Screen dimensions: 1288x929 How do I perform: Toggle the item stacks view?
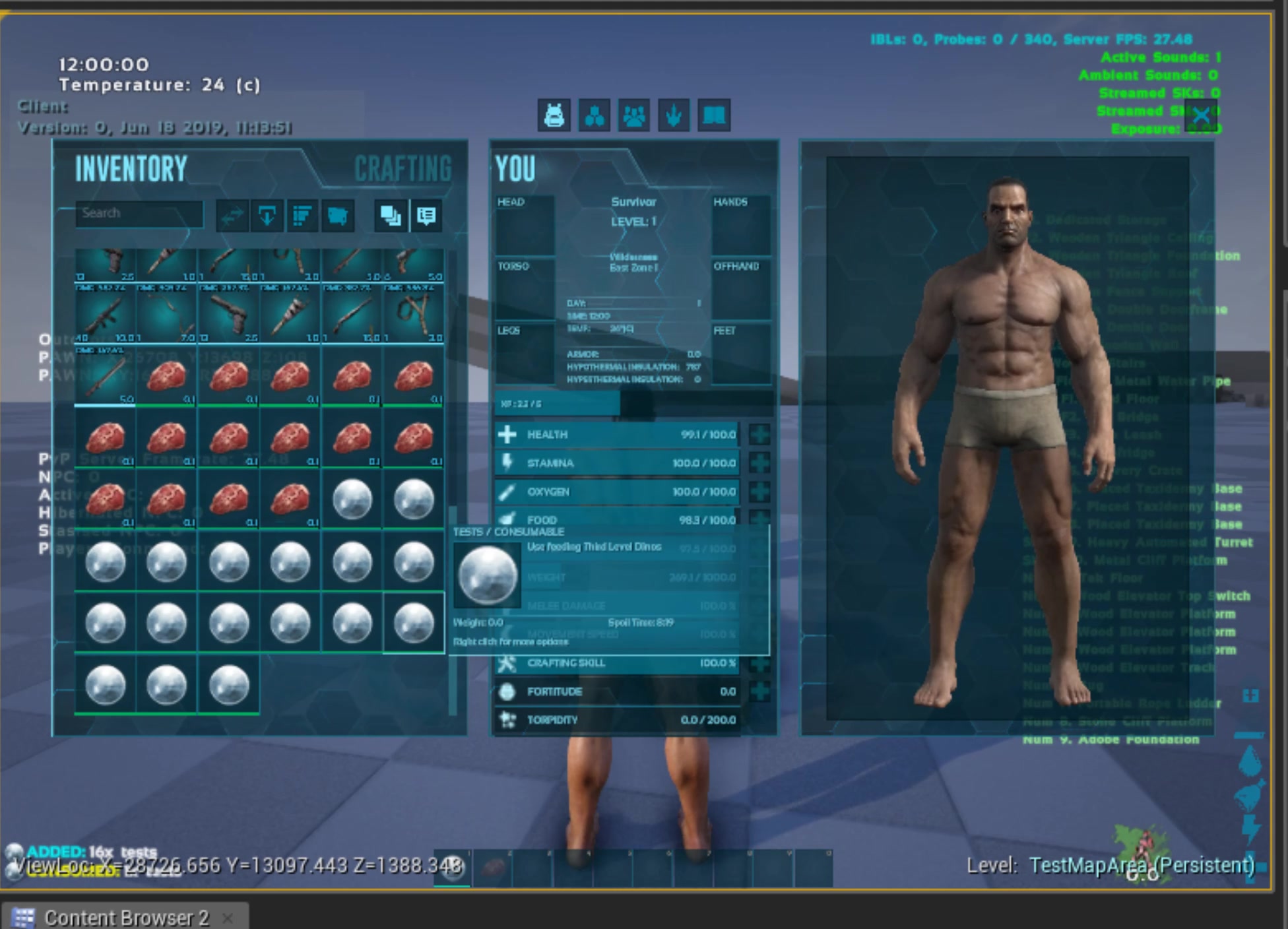tap(389, 216)
